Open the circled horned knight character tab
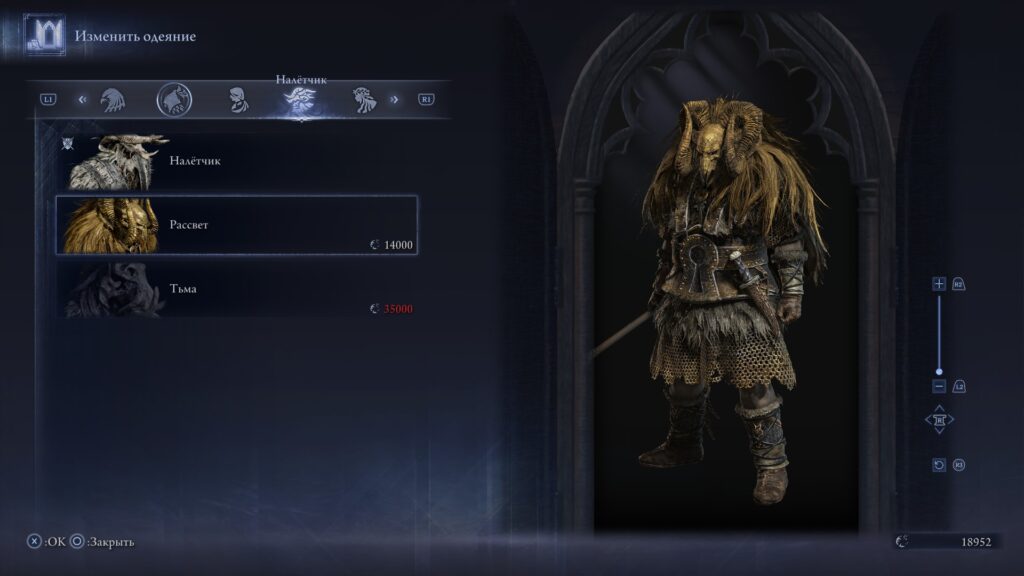 point(174,99)
